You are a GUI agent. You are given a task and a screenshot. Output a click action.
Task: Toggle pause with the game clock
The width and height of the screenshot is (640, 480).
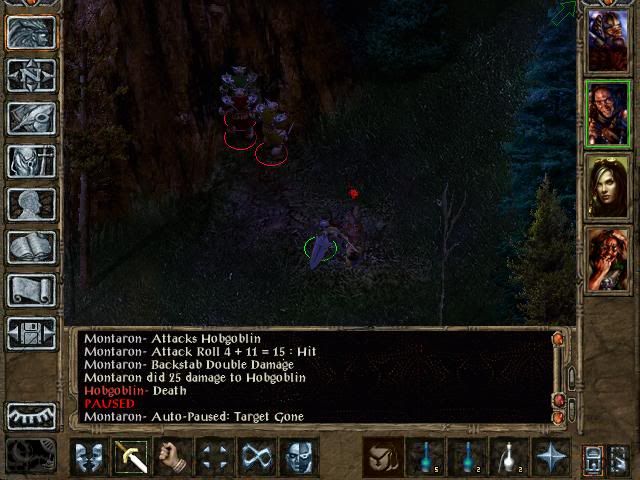[x=29, y=456]
